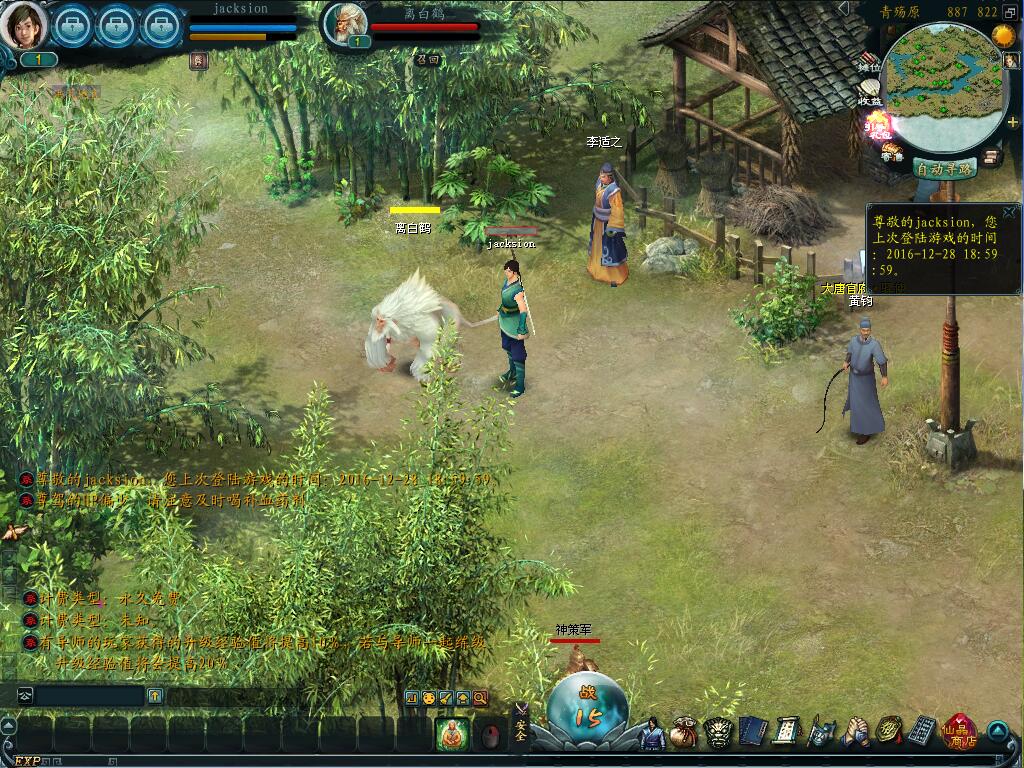The image size is (1024, 768).
Task: Click the abacus icon in bottom bar
Action: [x=922, y=733]
